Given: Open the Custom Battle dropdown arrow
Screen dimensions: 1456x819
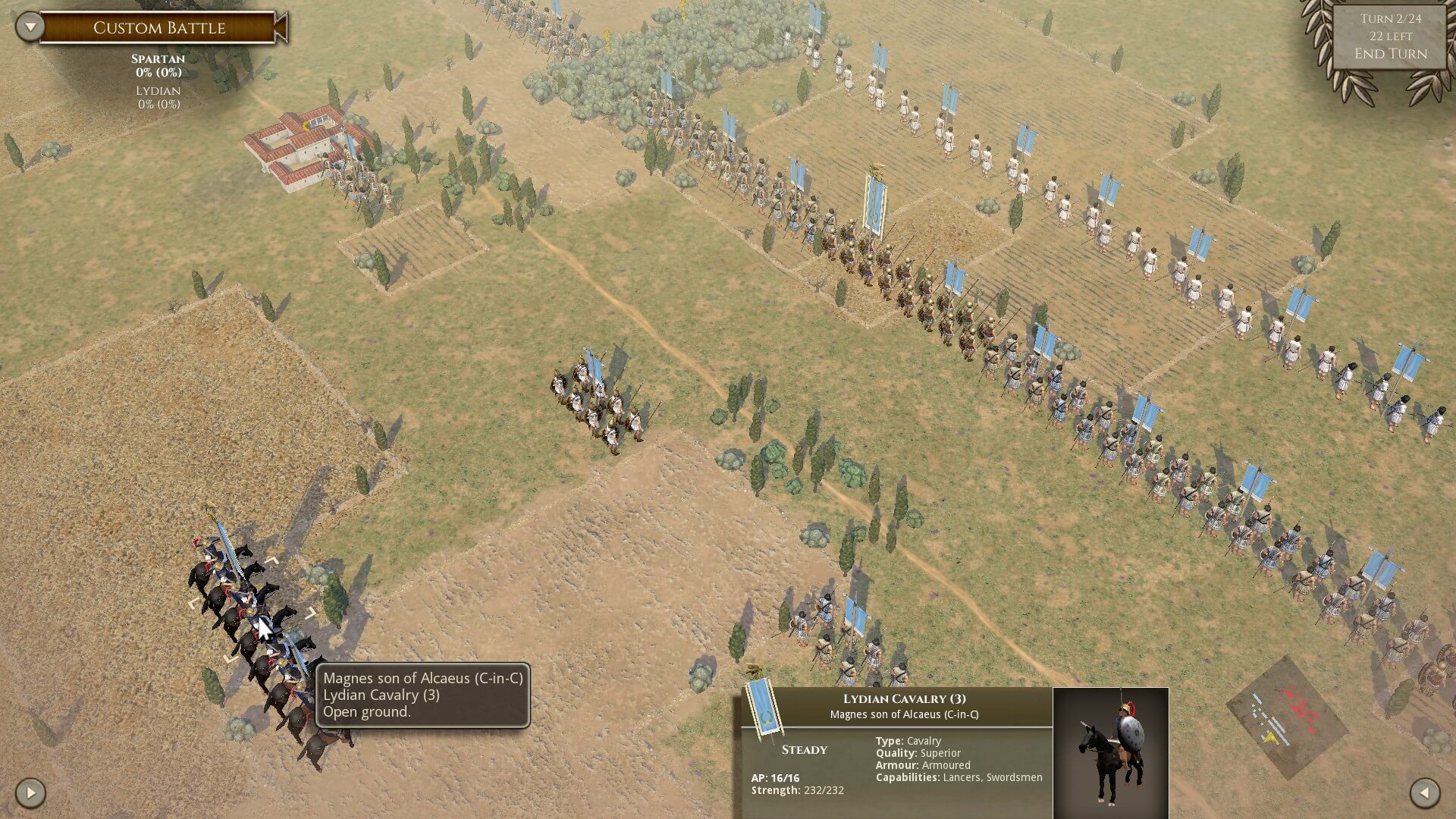Looking at the screenshot, I should click(x=30, y=27).
